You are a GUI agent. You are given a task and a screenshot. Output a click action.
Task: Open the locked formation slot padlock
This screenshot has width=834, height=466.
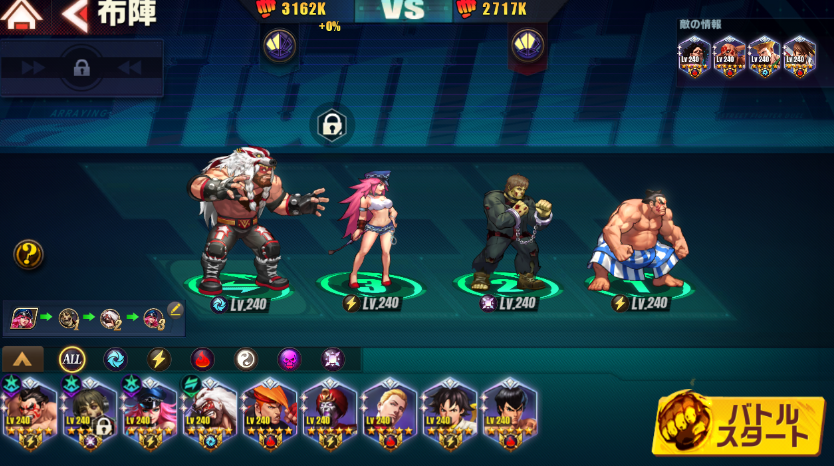click(x=330, y=124)
